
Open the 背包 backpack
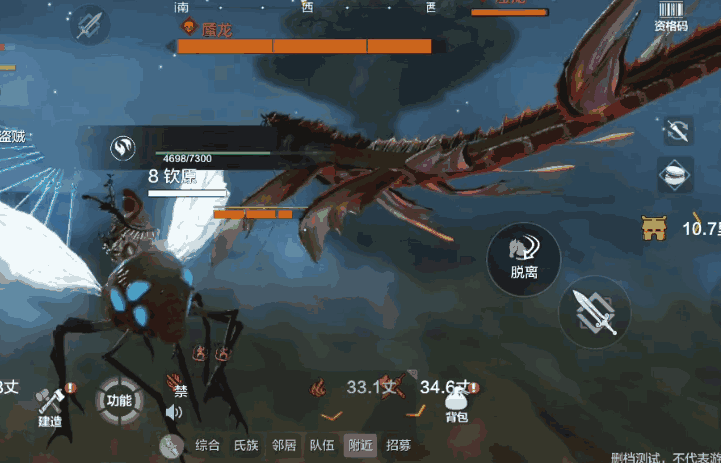click(456, 403)
